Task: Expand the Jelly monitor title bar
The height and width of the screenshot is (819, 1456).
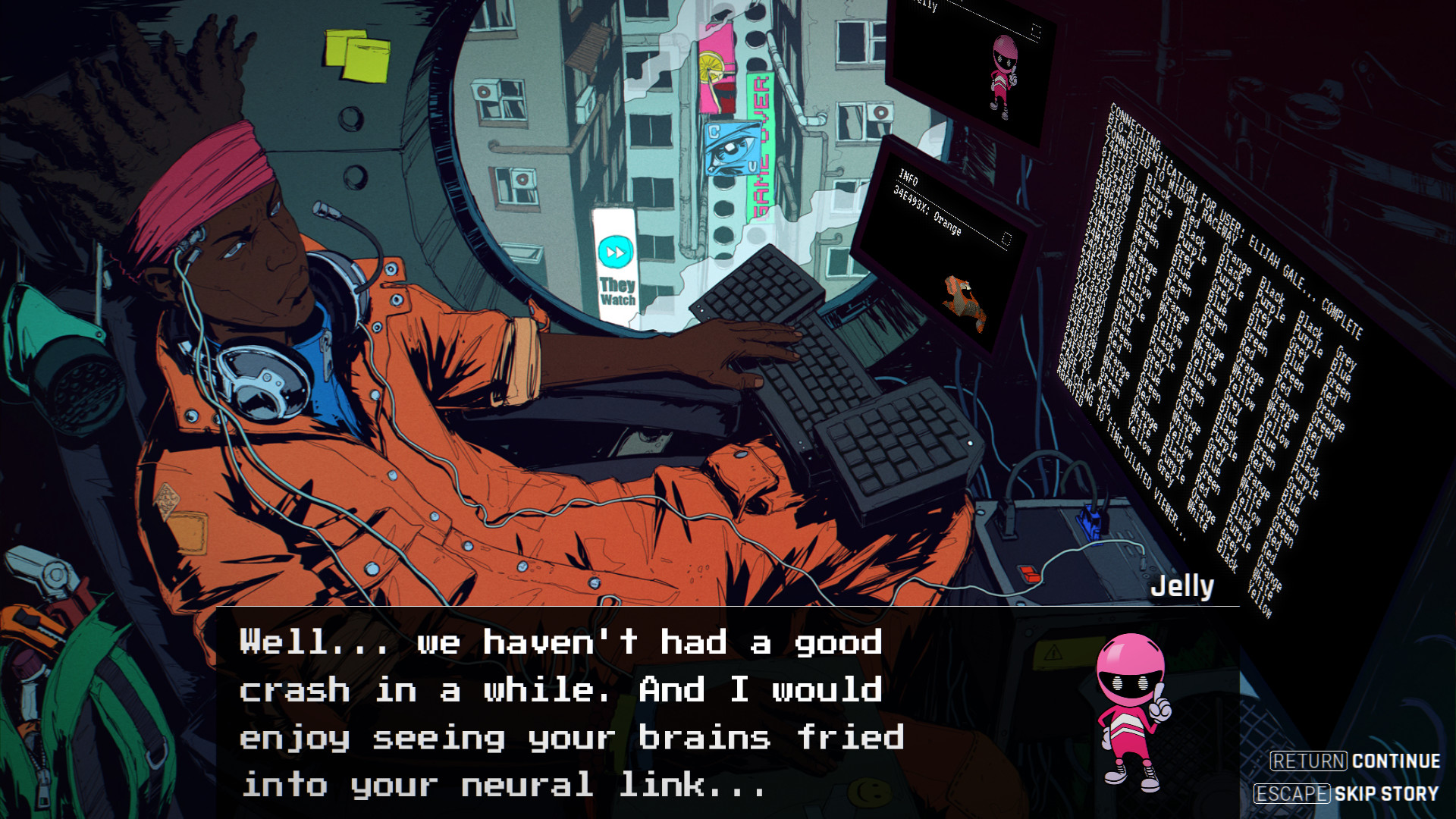Action: (x=927, y=6)
